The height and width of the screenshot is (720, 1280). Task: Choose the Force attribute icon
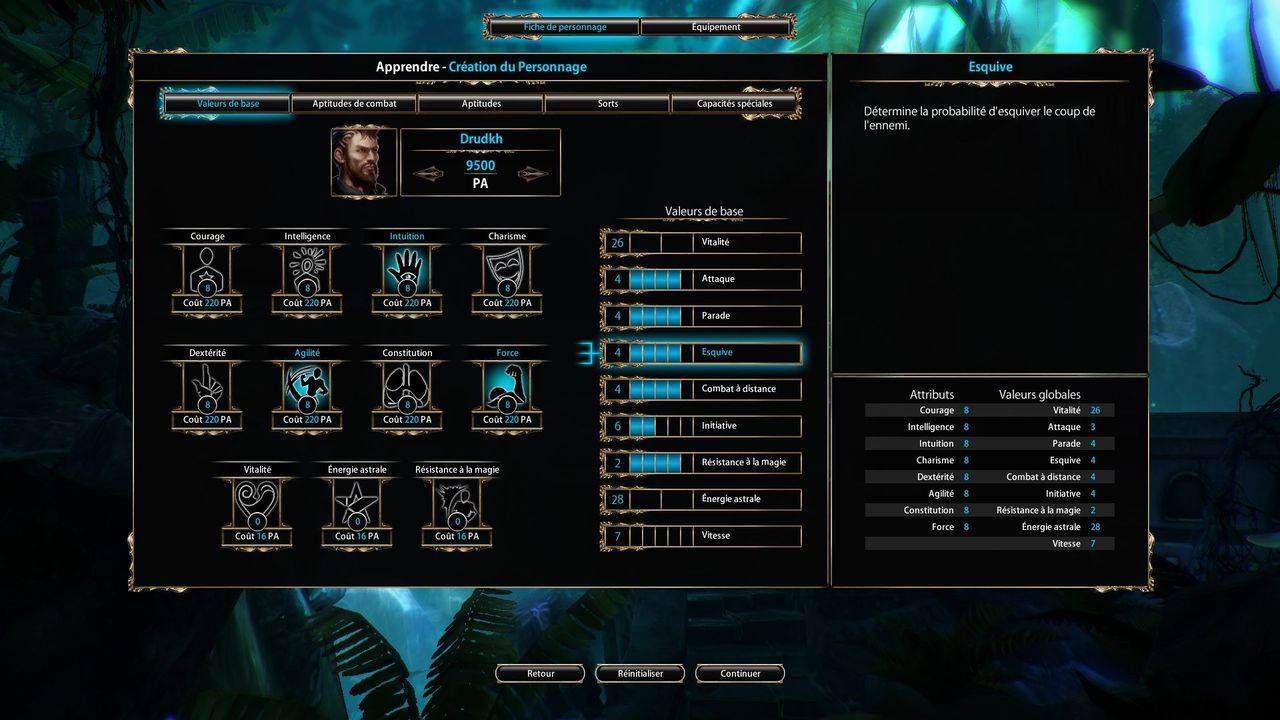point(507,387)
